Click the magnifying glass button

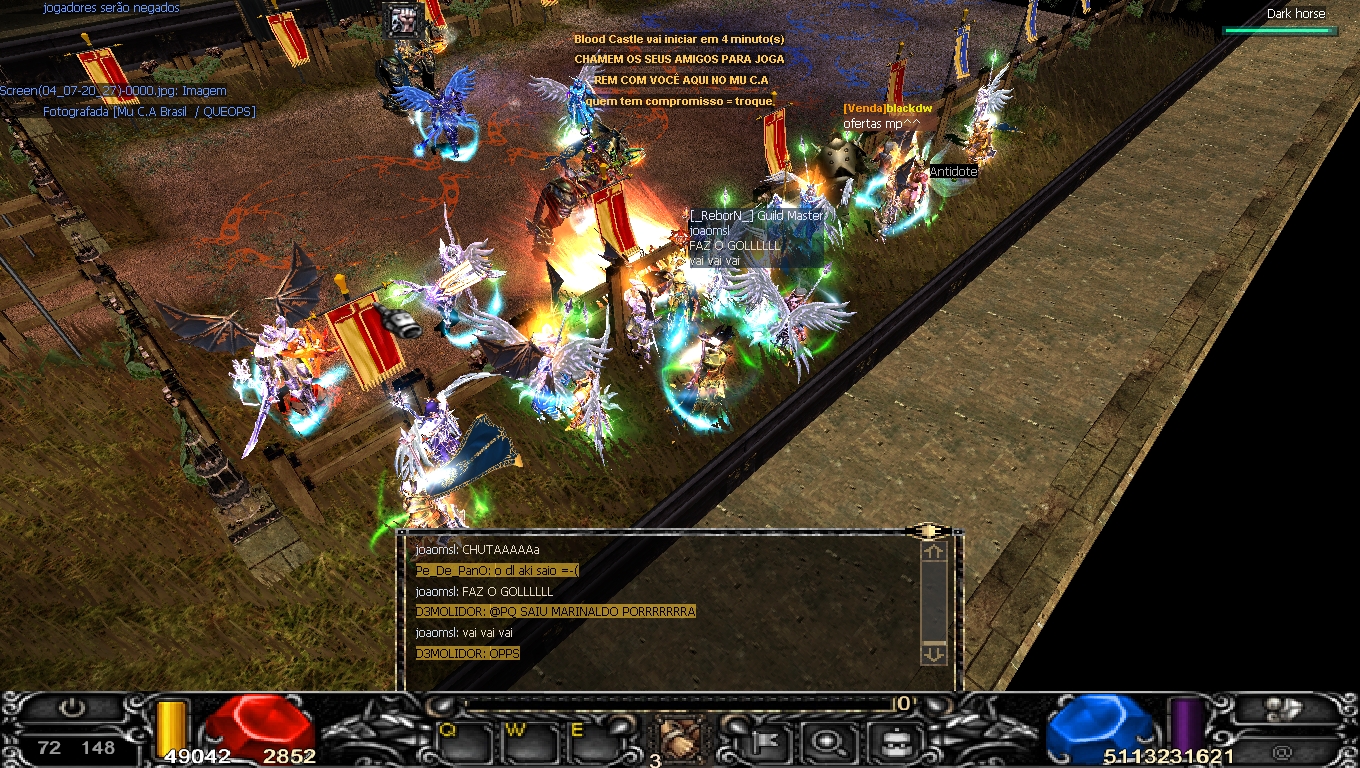826,741
